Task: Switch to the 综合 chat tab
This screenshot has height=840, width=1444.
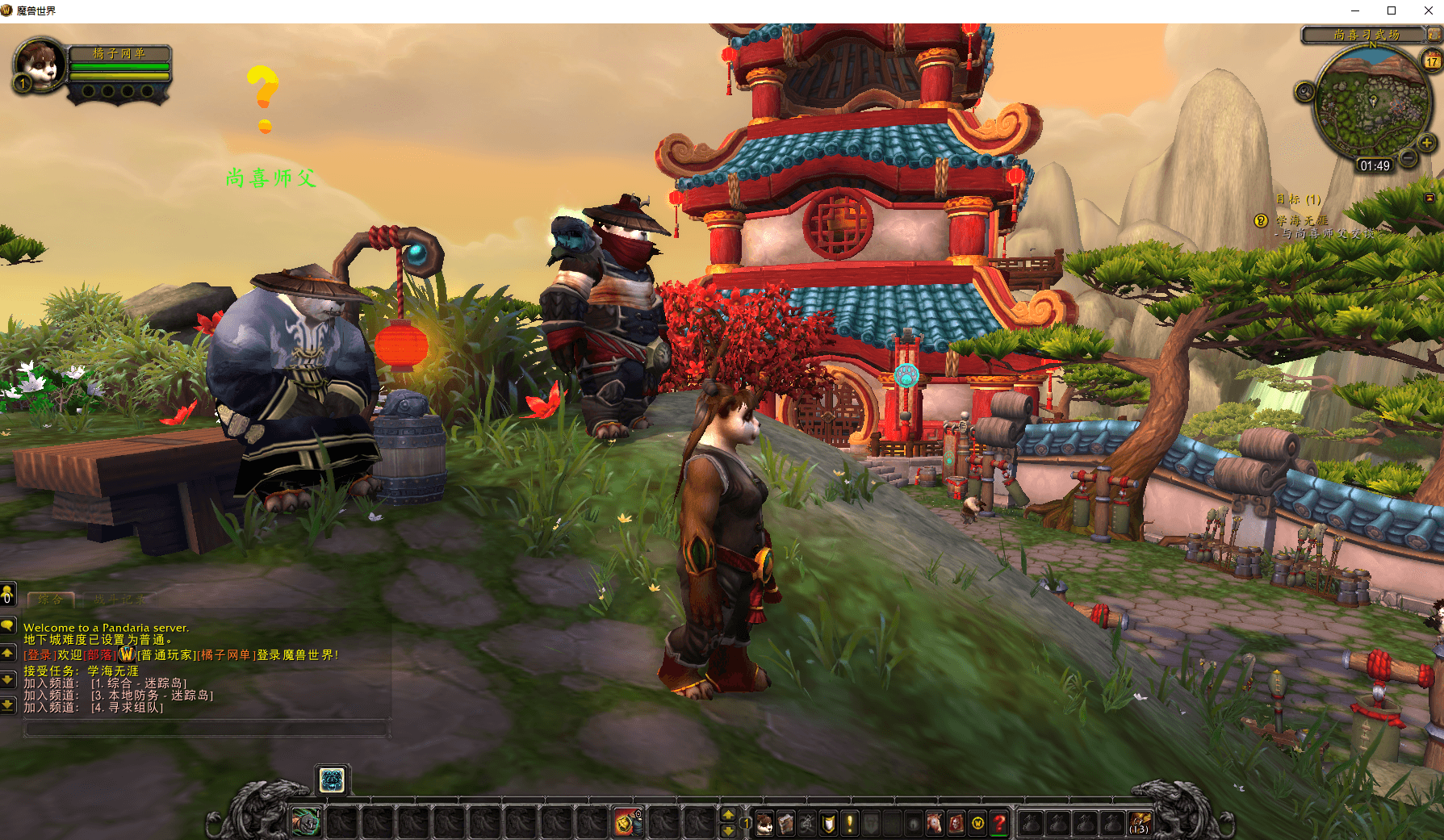Action: point(51,600)
